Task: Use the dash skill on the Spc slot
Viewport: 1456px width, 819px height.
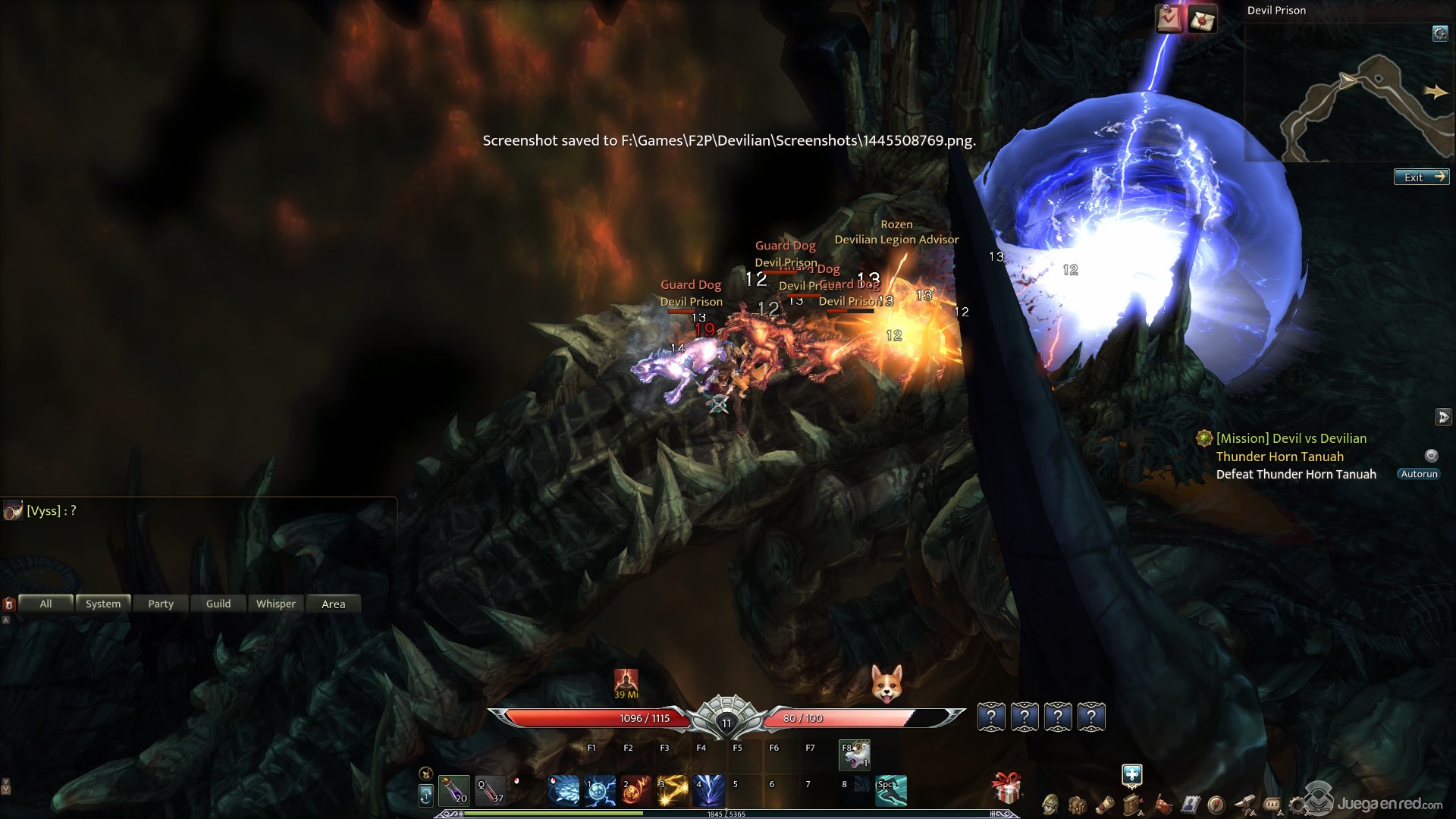Action: (892, 791)
